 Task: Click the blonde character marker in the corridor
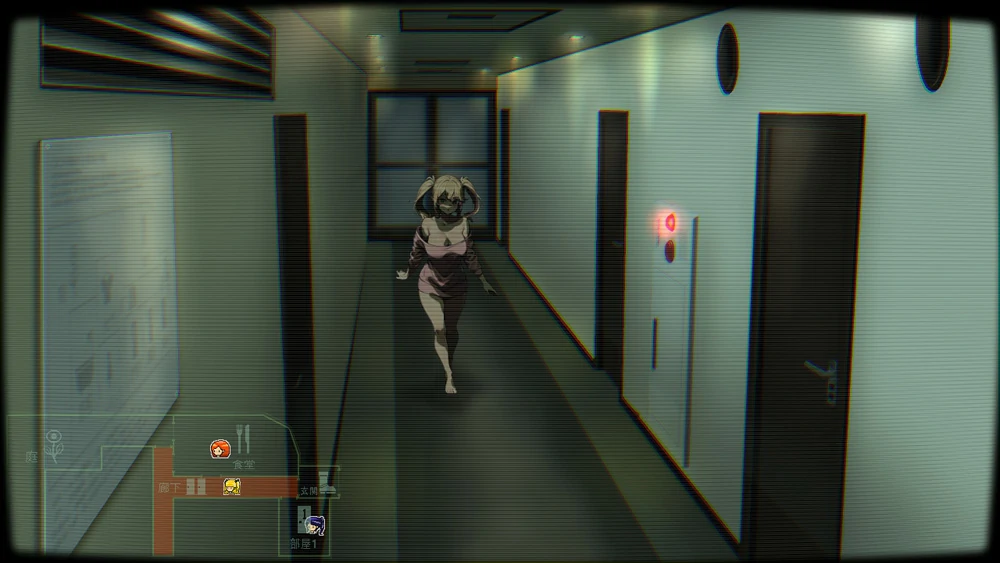coord(232,486)
